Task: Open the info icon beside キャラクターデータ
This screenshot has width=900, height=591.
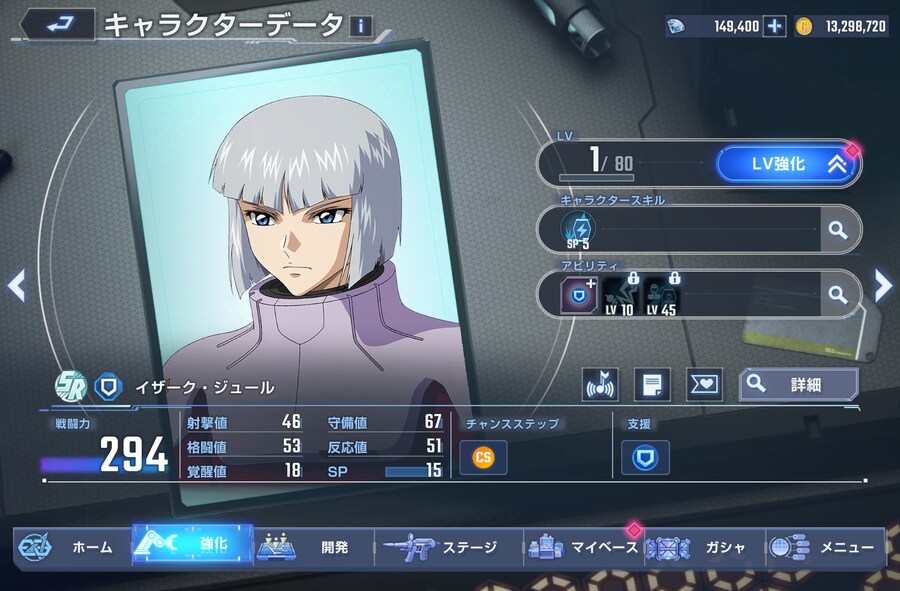Action: pos(360,27)
